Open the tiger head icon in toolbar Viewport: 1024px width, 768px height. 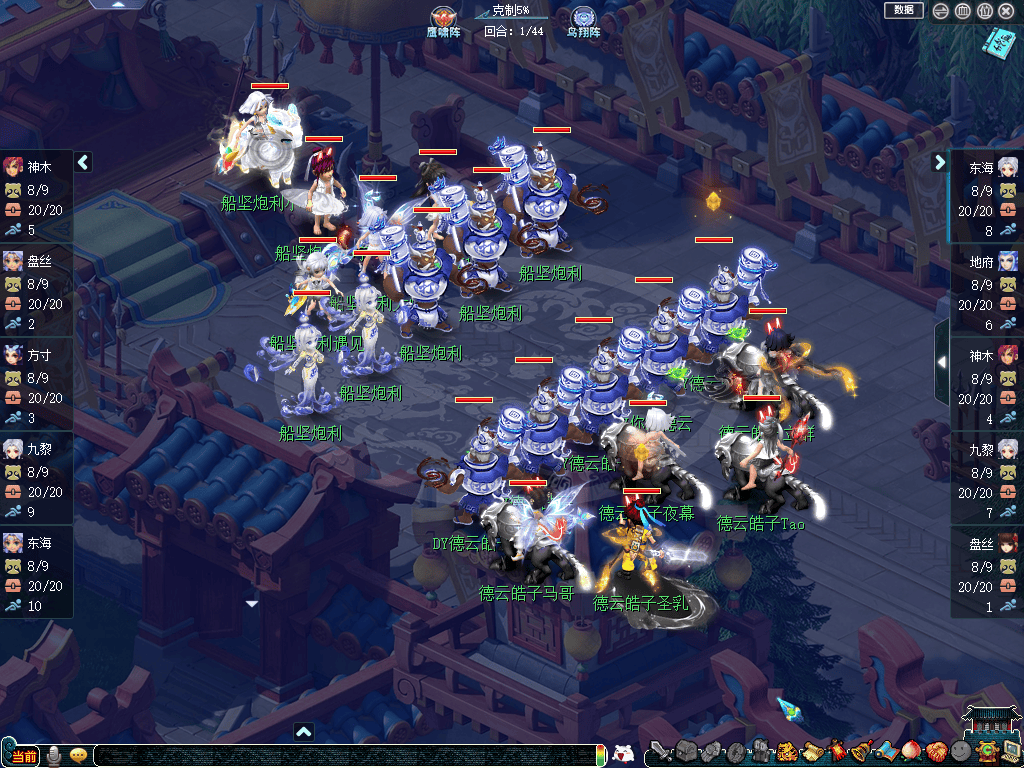click(785, 751)
